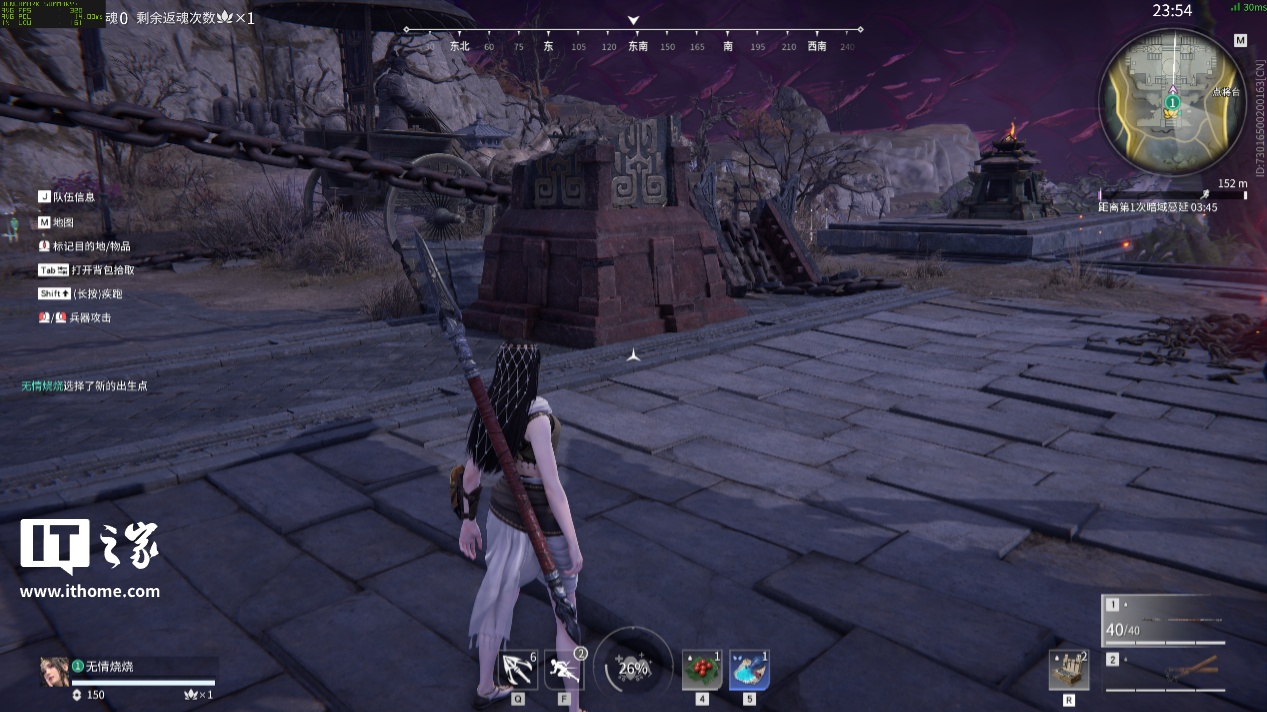1267x712 pixels.
Task: Use the blue armor powder item
Action: (749, 669)
